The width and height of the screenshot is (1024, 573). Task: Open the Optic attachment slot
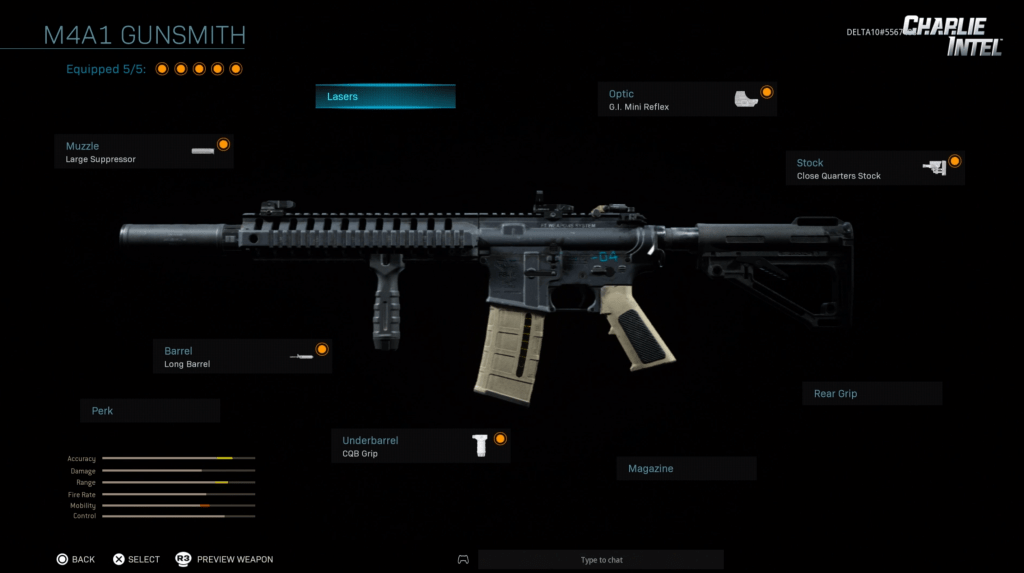687,100
